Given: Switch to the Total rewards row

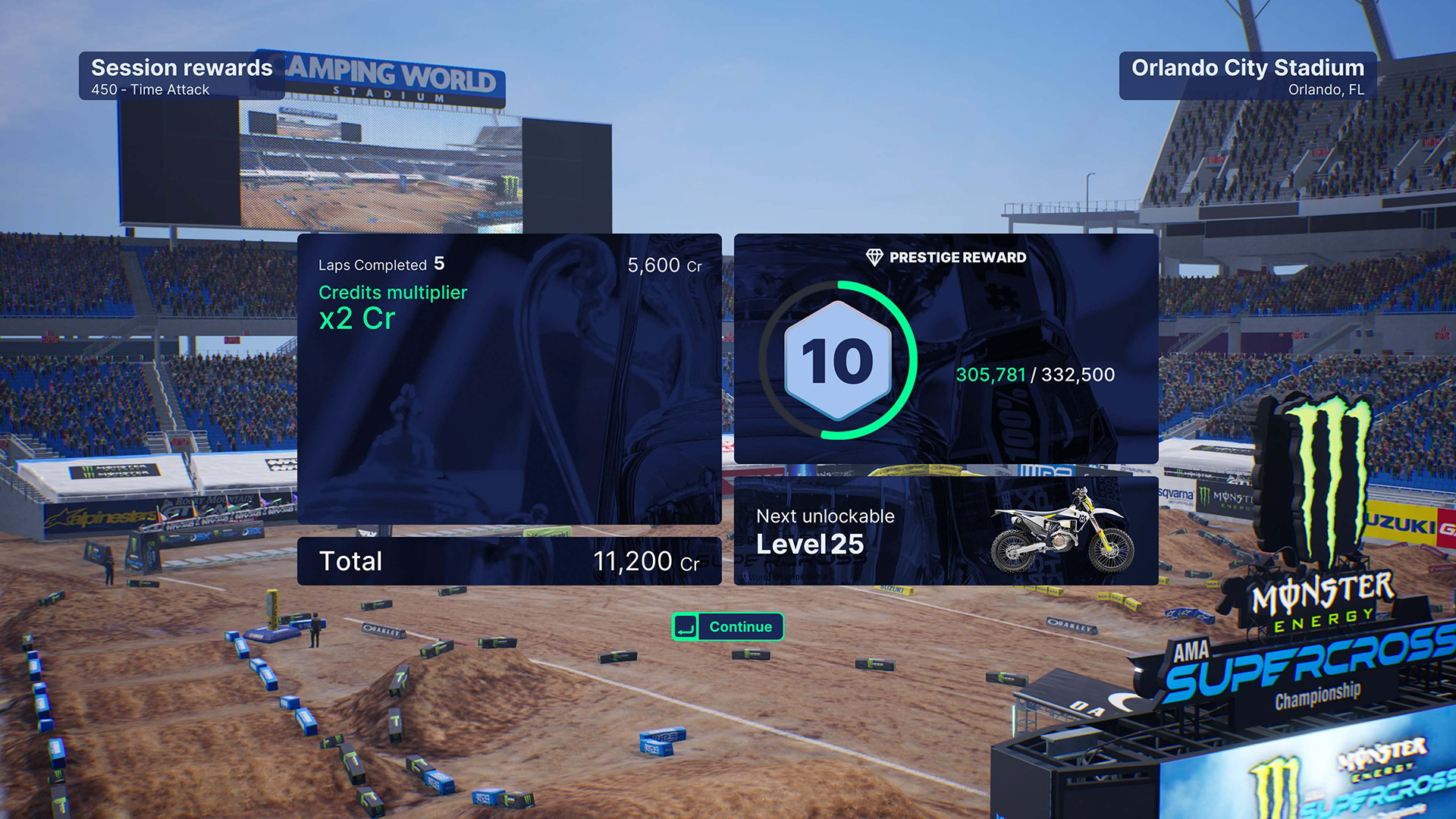Looking at the screenshot, I should tap(510, 561).
